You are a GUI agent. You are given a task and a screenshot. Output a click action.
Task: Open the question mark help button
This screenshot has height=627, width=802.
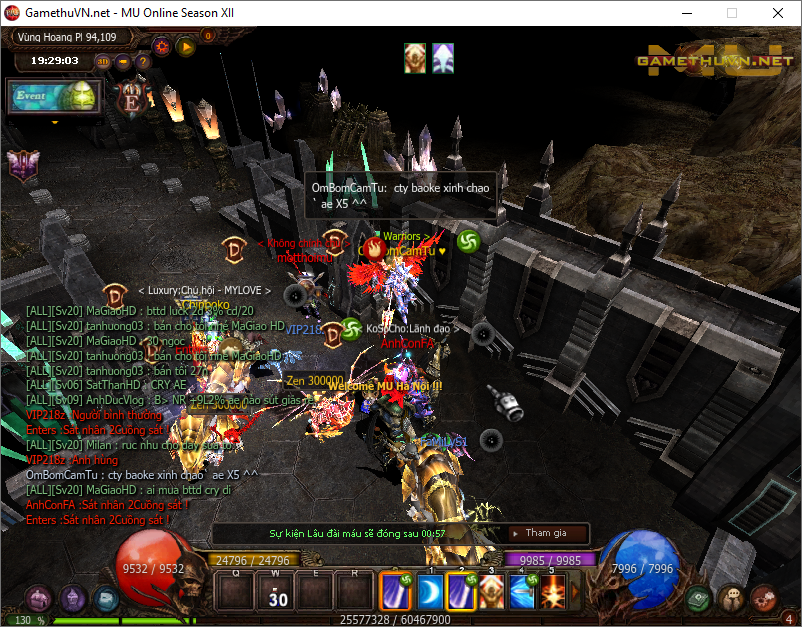pos(143,61)
